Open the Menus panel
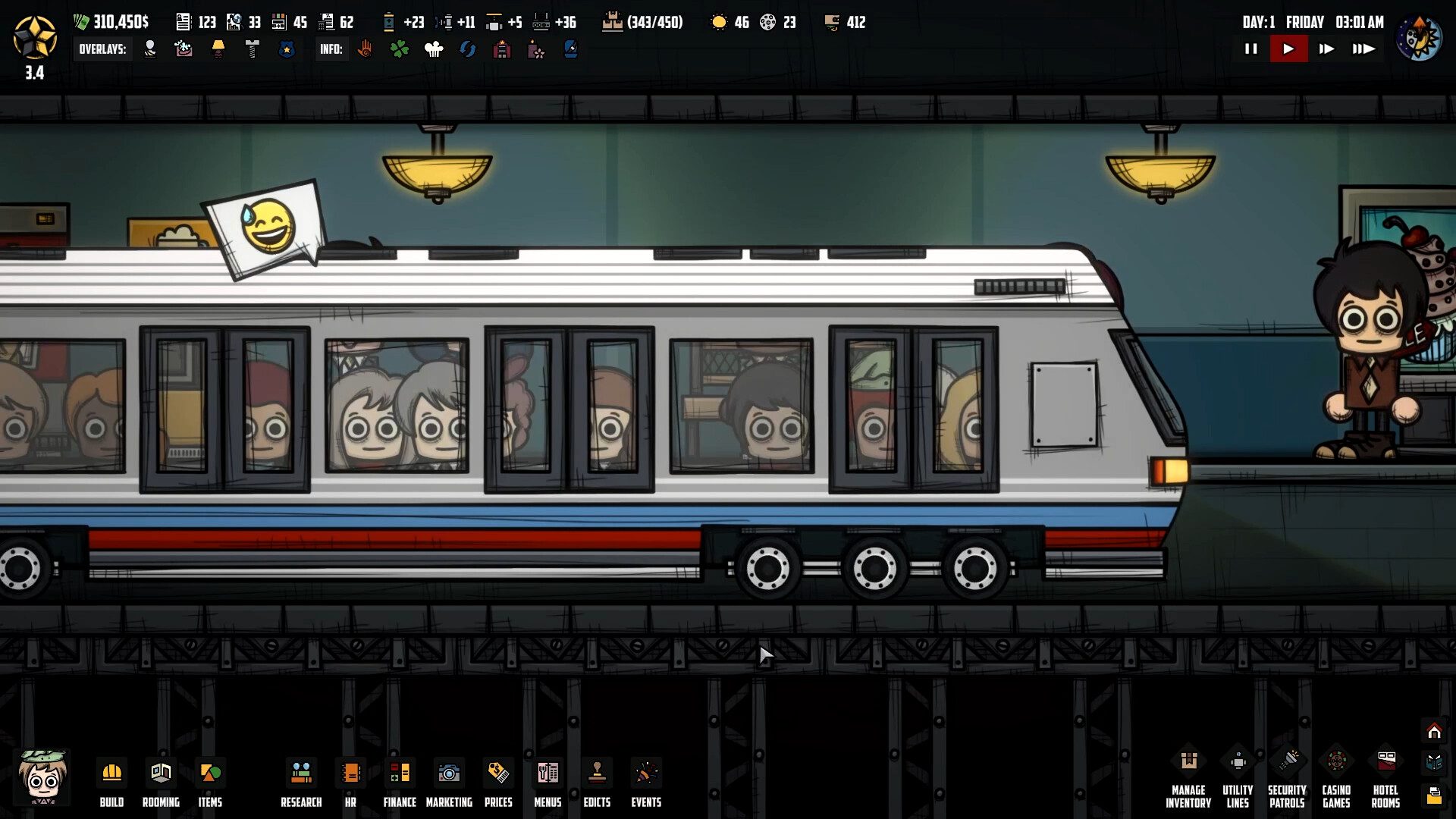This screenshot has width=1456, height=819. [x=548, y=783]
